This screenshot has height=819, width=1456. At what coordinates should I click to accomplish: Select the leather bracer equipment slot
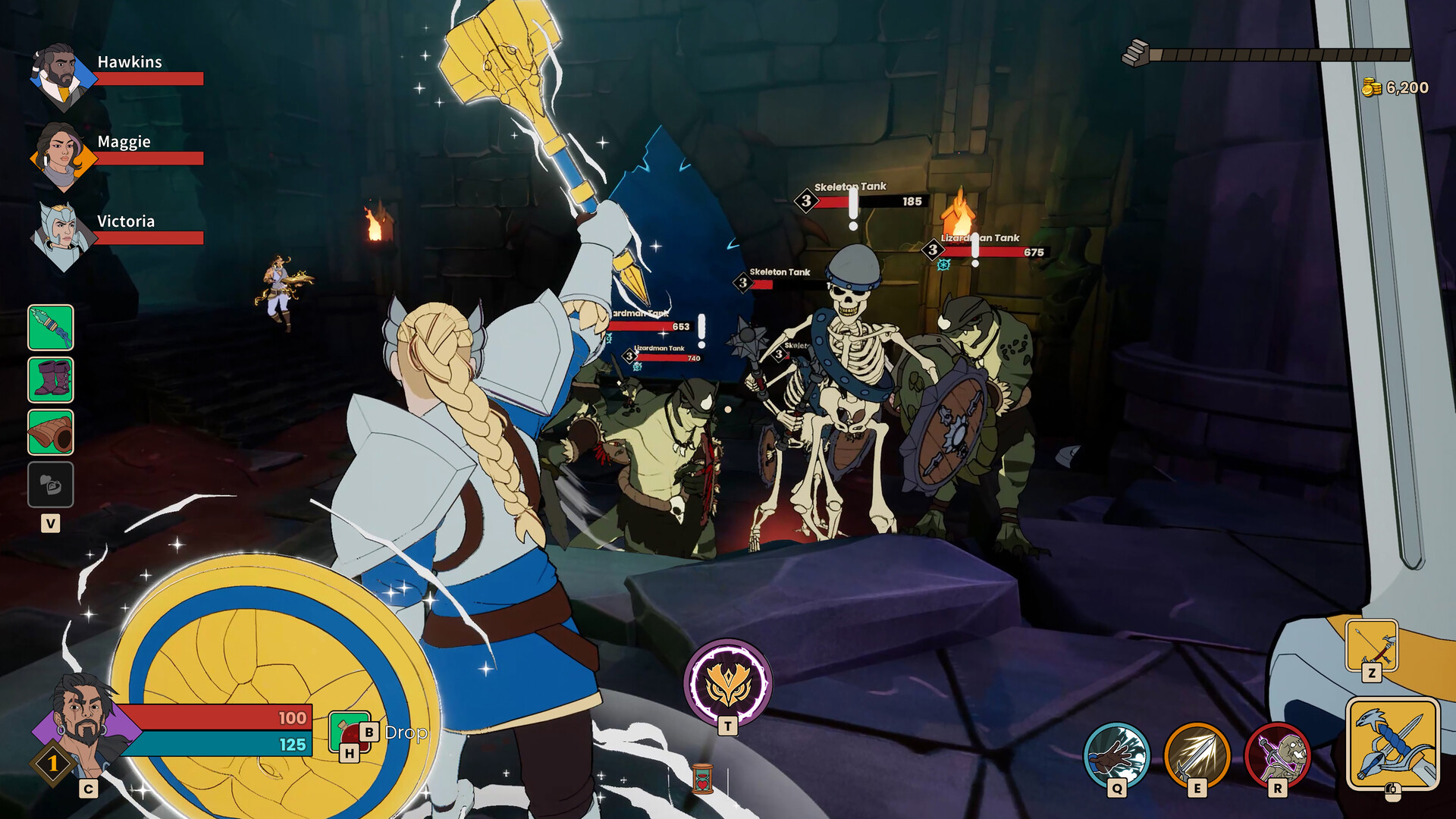tap(51, 432)
